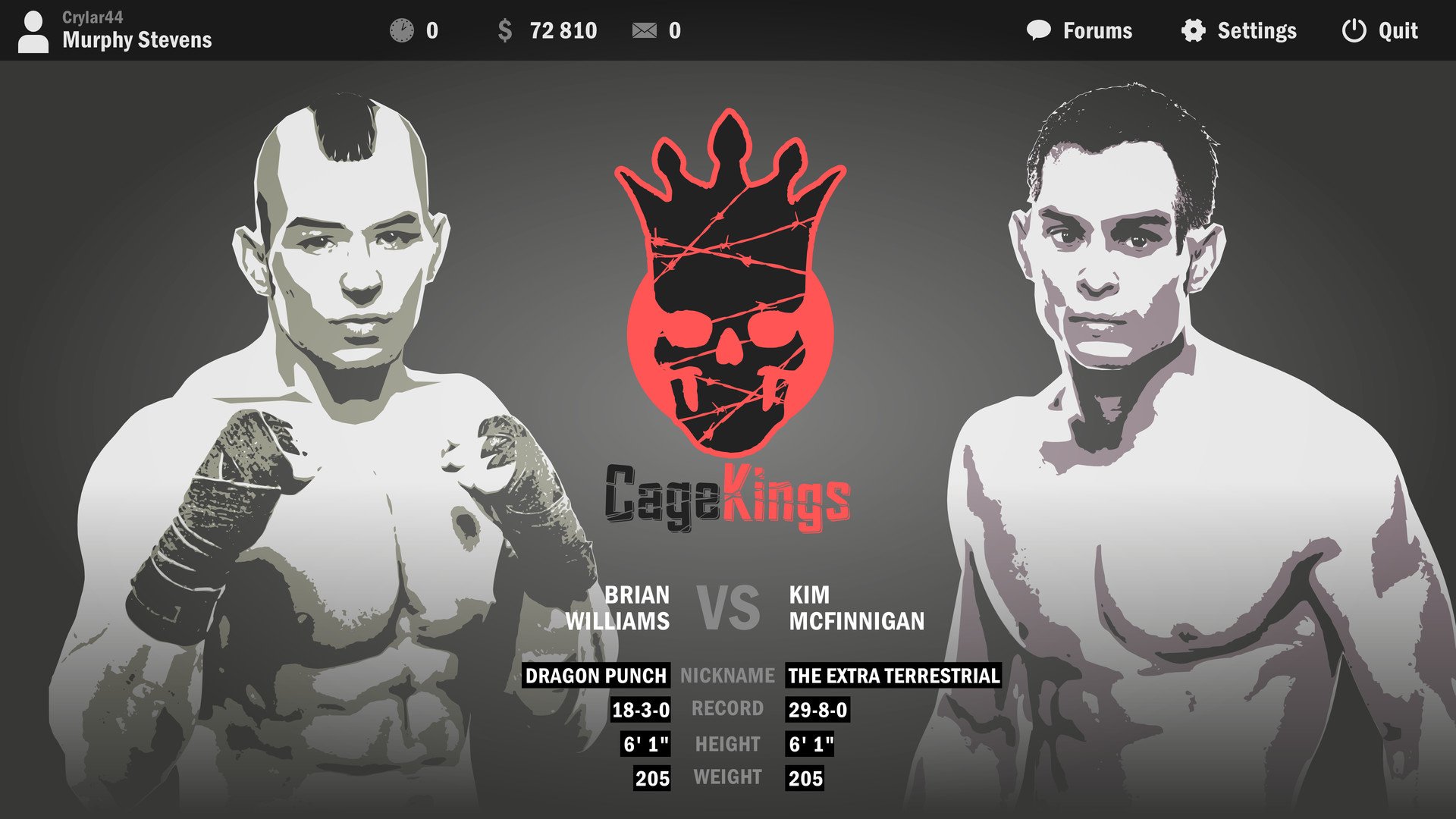Click the Quit button
Screen dimensions: 1456x819
tap(1398, 30)
